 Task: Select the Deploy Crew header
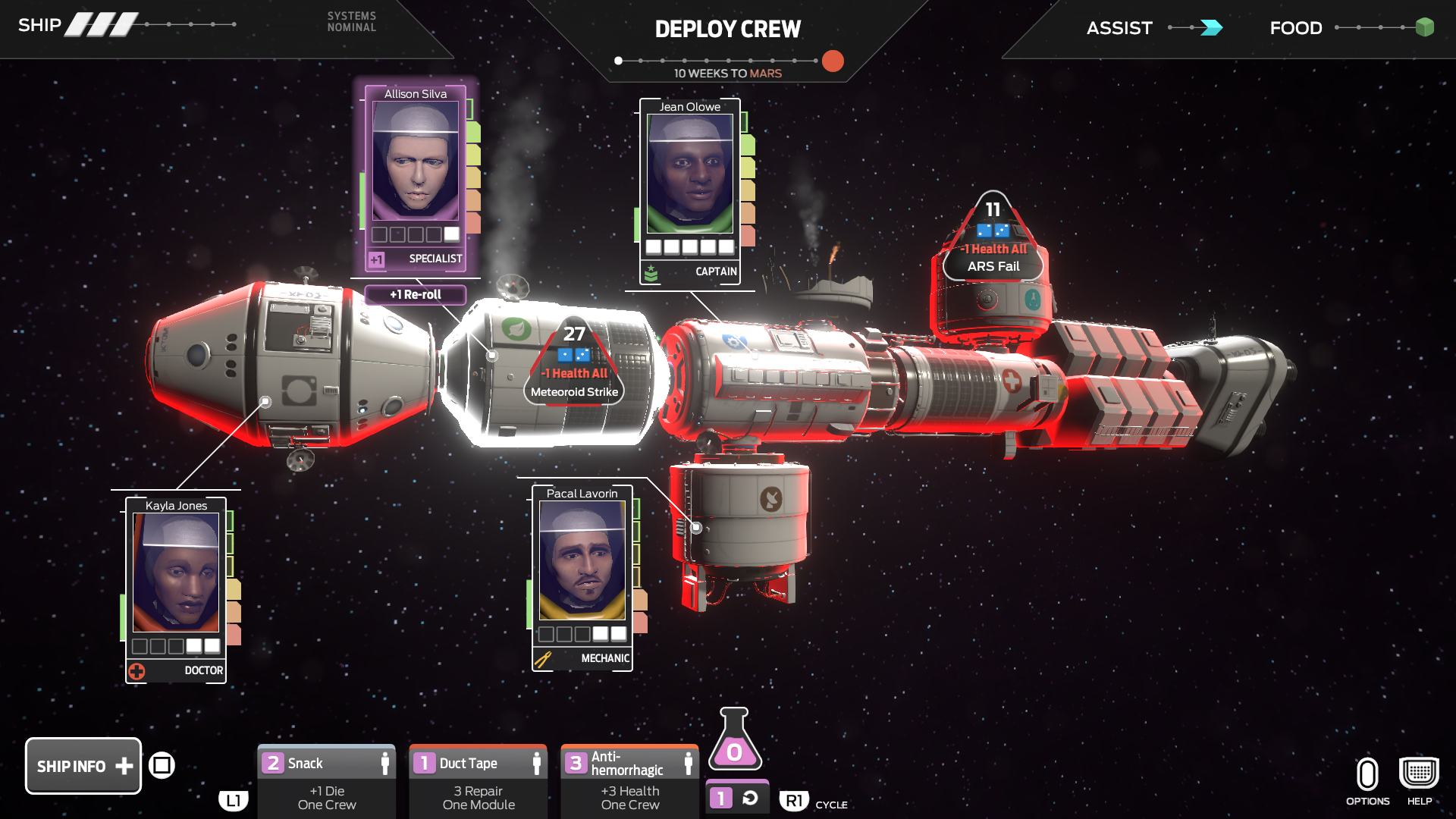click(727, 29)
